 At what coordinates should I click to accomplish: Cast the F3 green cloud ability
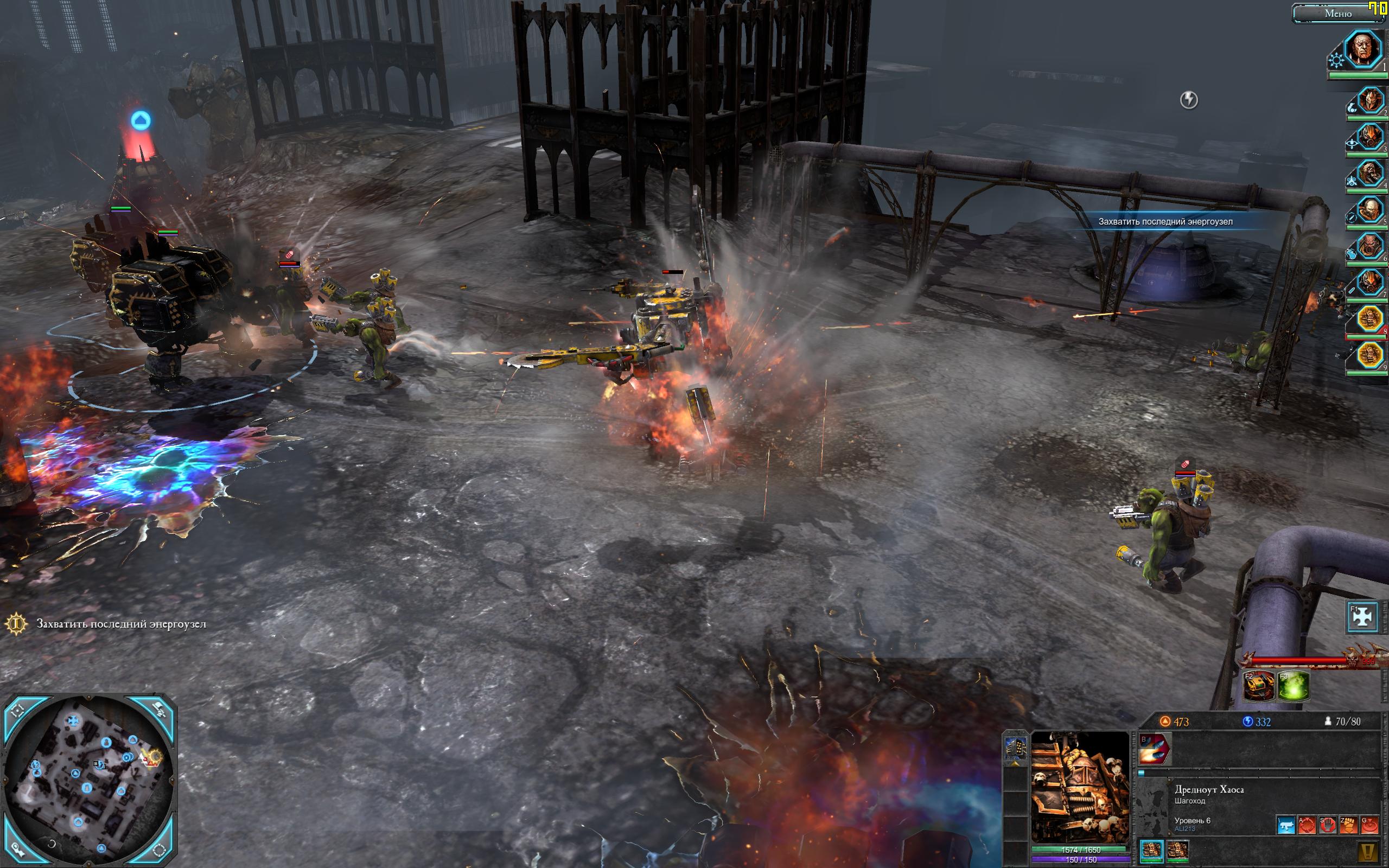pos(1294,686)
